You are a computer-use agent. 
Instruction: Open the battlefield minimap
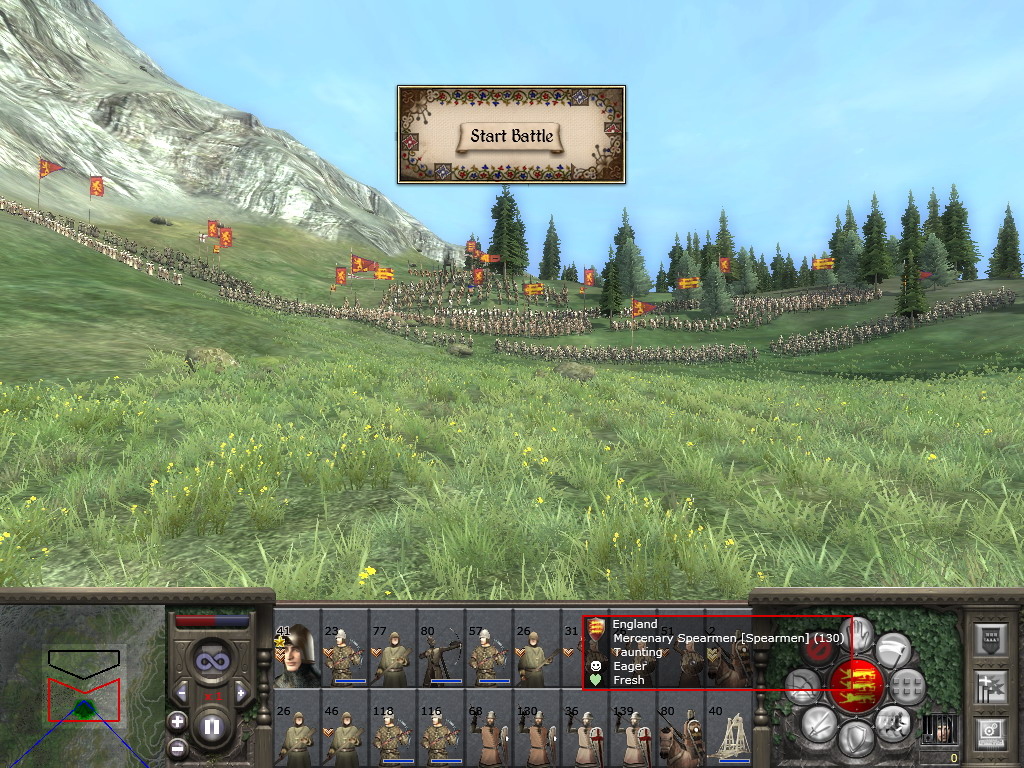tap(83, 684)
